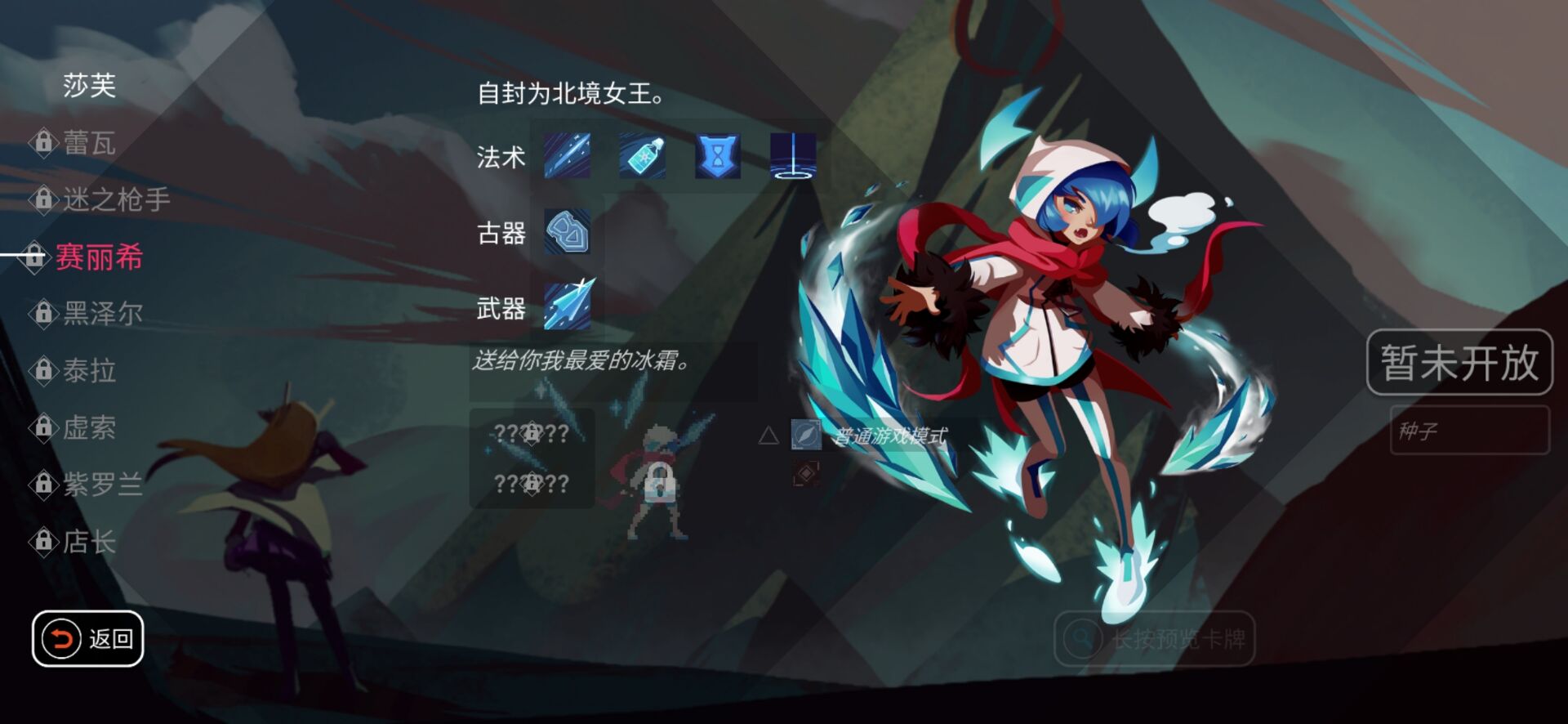Expand the second ?????? hidden unlock entry
Screen dimensions: 1568x724
tap(532, 485)
